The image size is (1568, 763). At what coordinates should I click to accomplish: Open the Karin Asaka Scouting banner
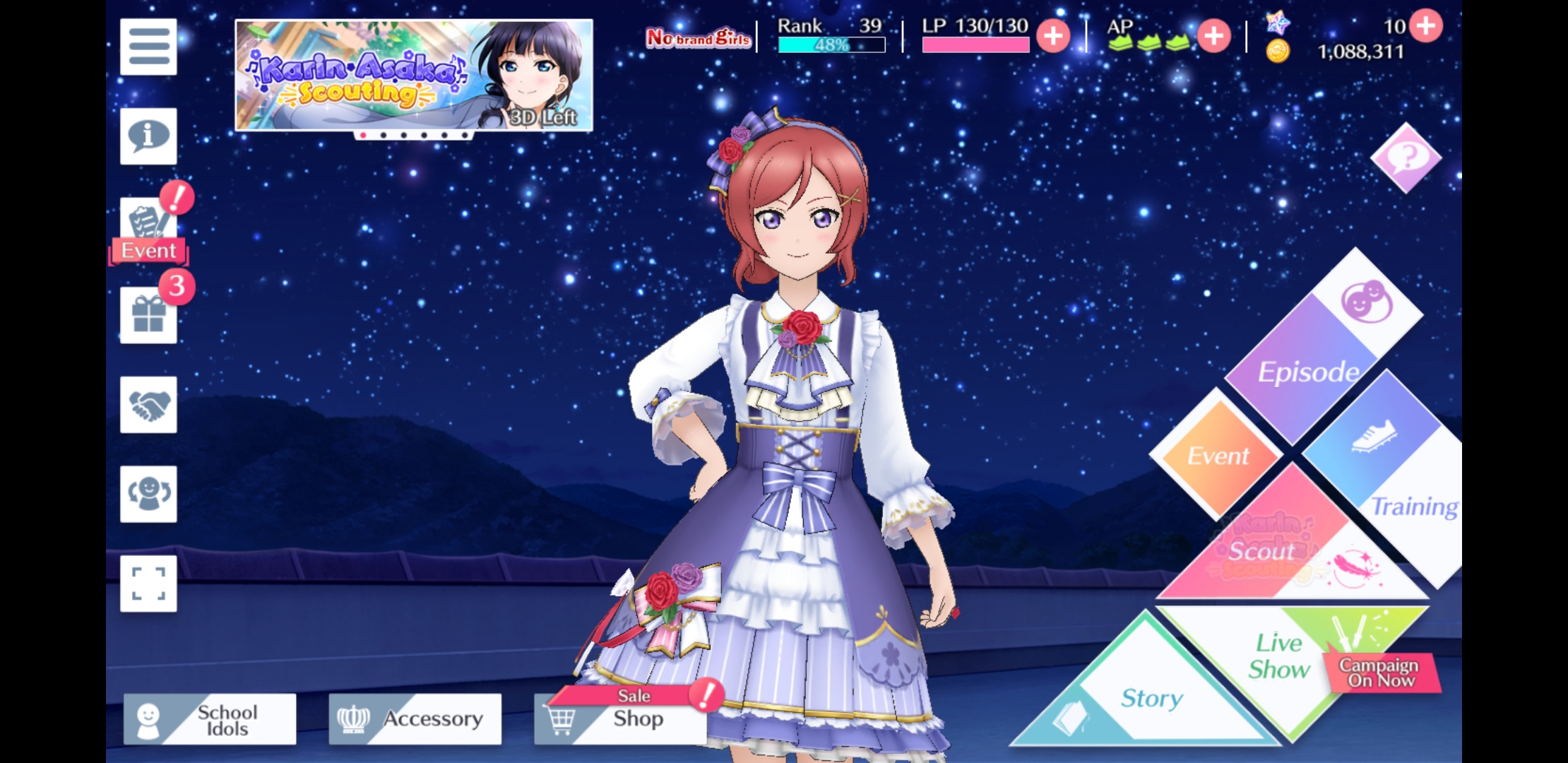click(413, 75)
